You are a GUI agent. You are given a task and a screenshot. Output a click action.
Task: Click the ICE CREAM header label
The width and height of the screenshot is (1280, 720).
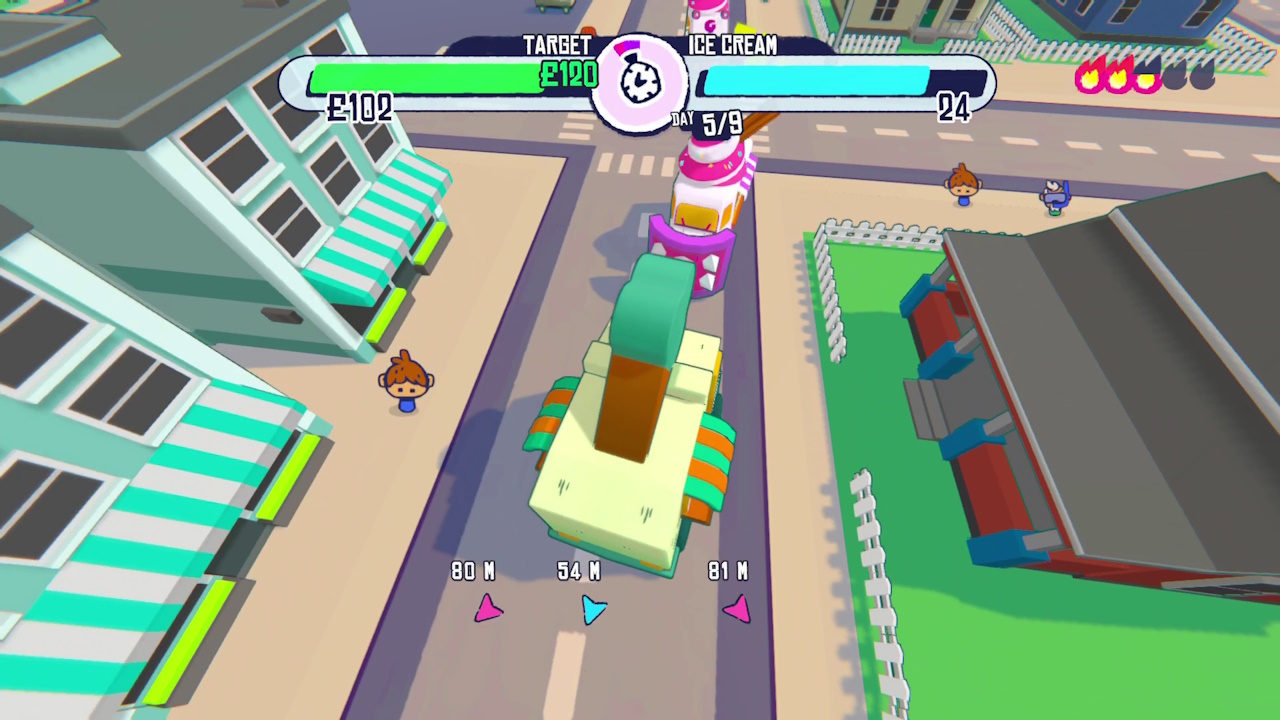pyautogui.click(x=732, y=45)
